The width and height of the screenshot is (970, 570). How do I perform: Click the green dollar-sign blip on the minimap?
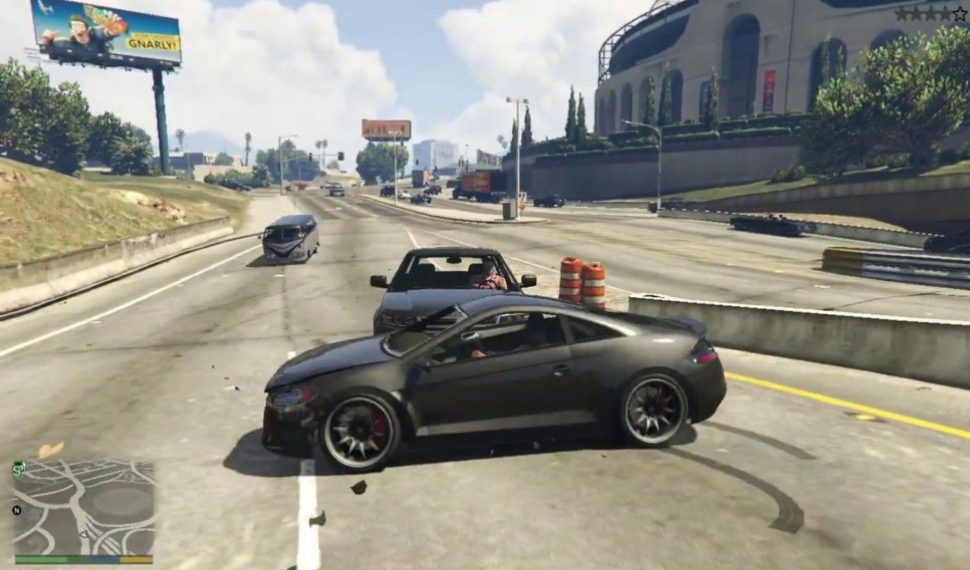point(19,468)
